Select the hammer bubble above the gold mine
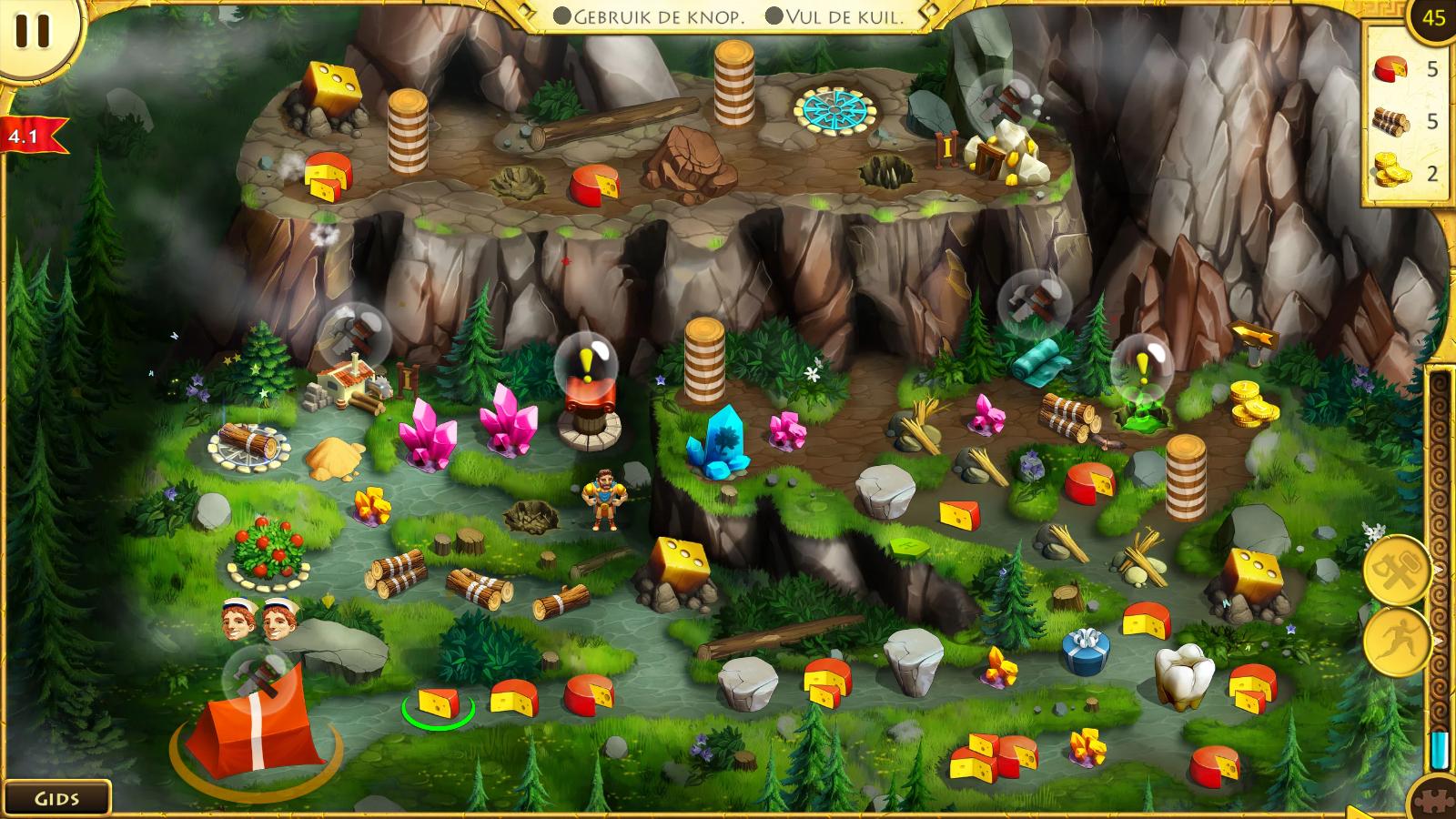Screen dimensions: 1456x819 pos(1000,98)
